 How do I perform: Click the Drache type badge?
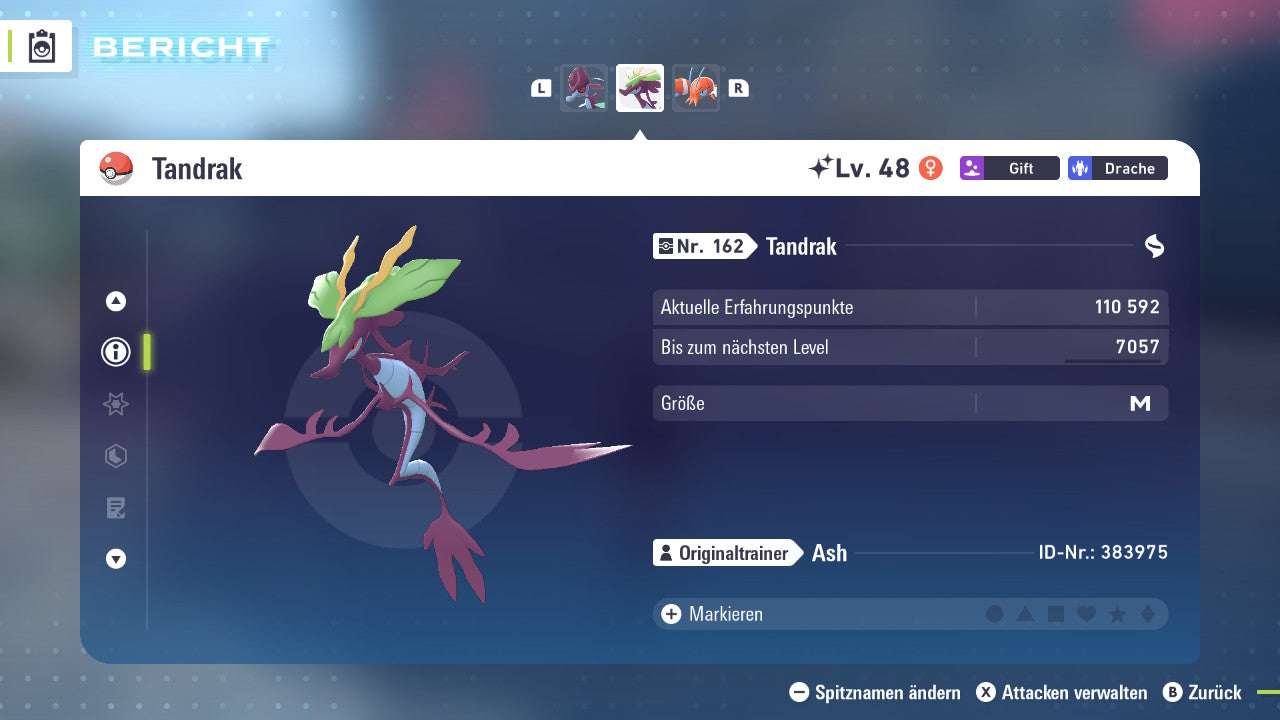[1117, 168]
